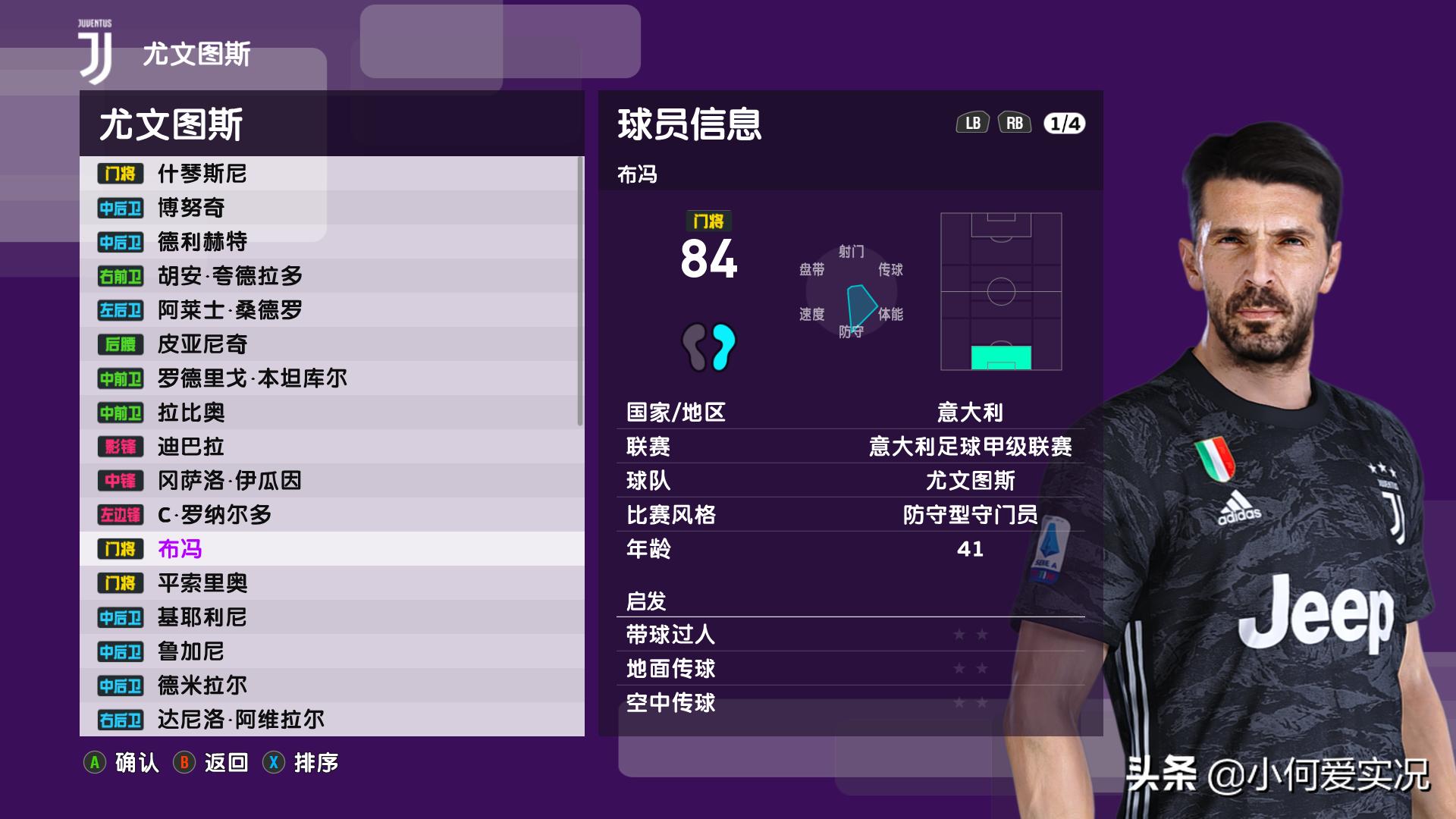
Task: Choose goalkeeper 平索里奥
Action: [331, 583]
